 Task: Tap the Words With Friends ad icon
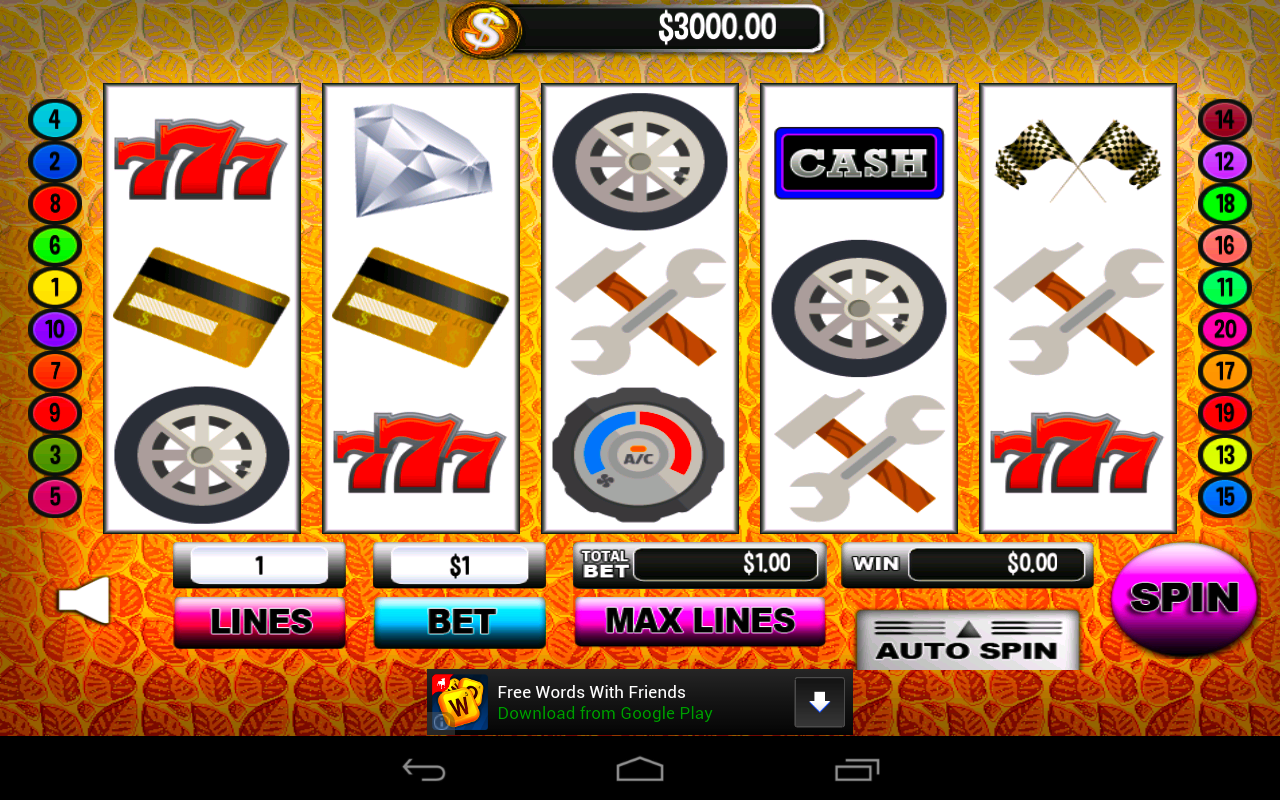click(458, 701)
